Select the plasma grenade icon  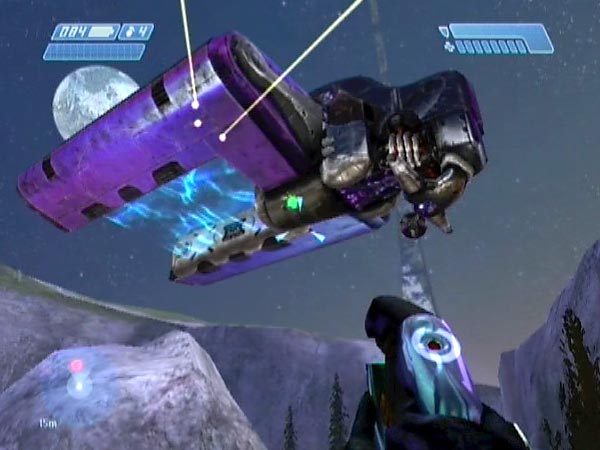128,32
